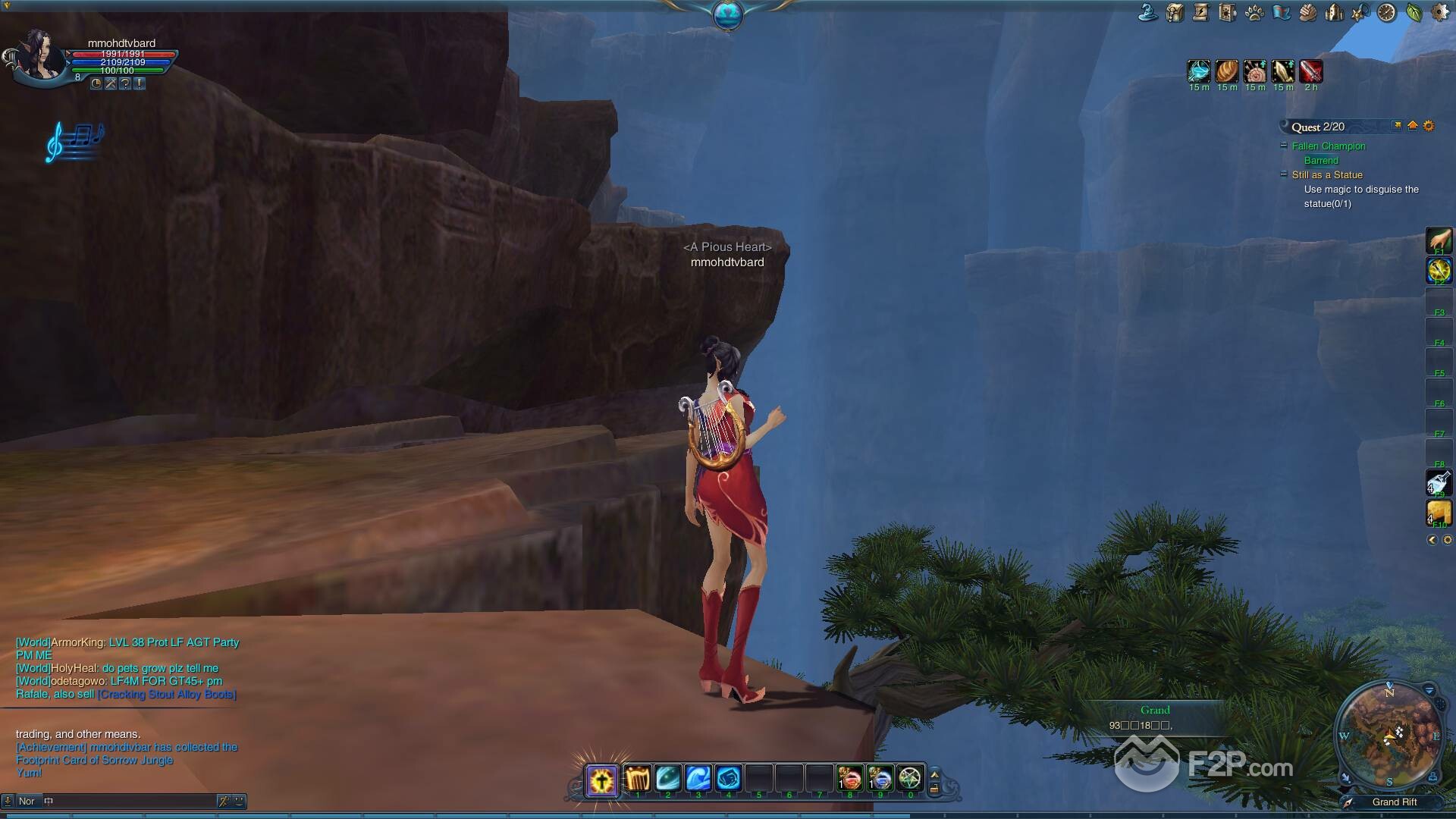This screenshot has width=1456, height=819.
Task: Click the paw print pet icon
Action: point(1254,12)
